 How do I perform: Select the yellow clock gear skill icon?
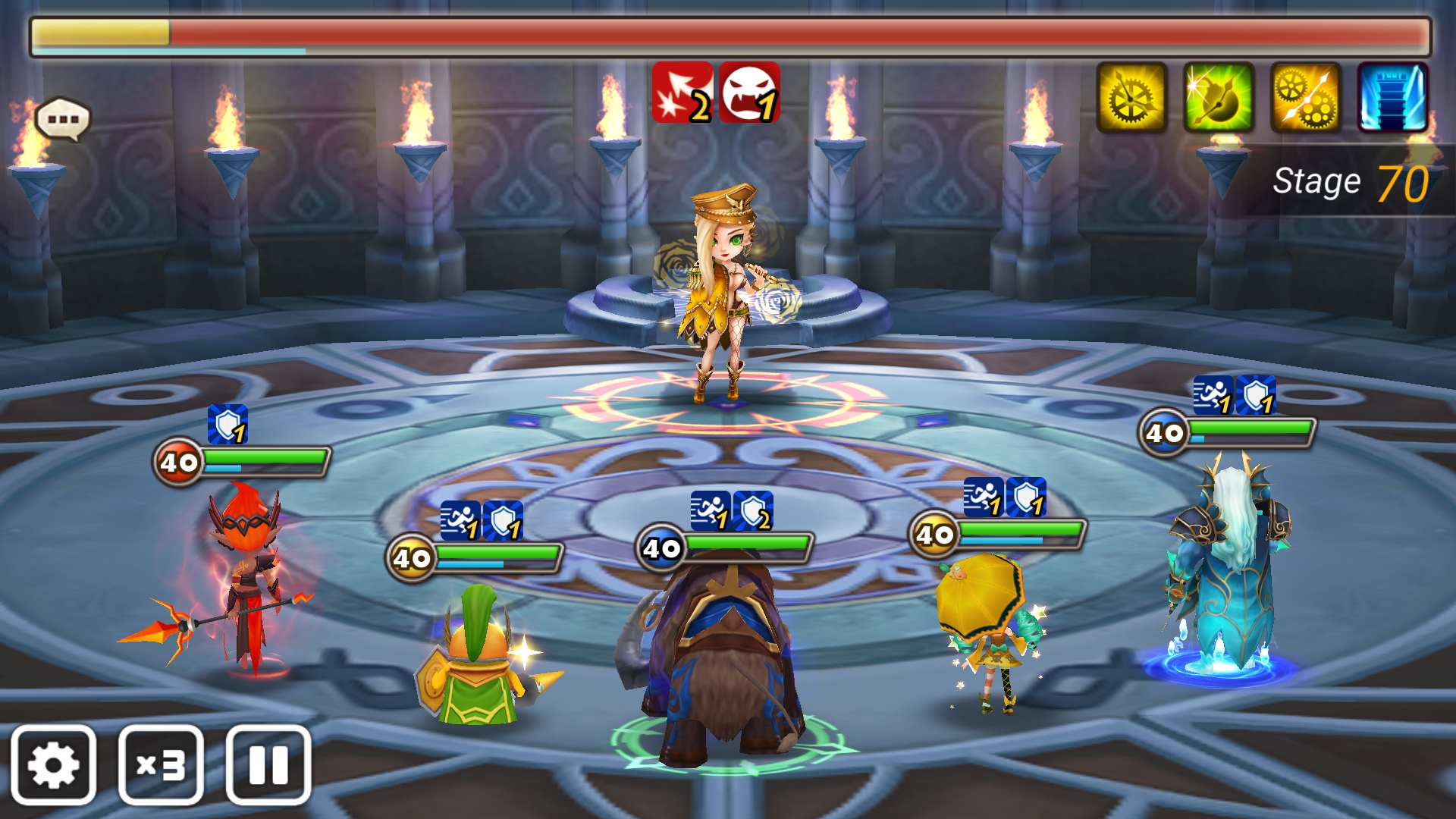(1131, 98)
